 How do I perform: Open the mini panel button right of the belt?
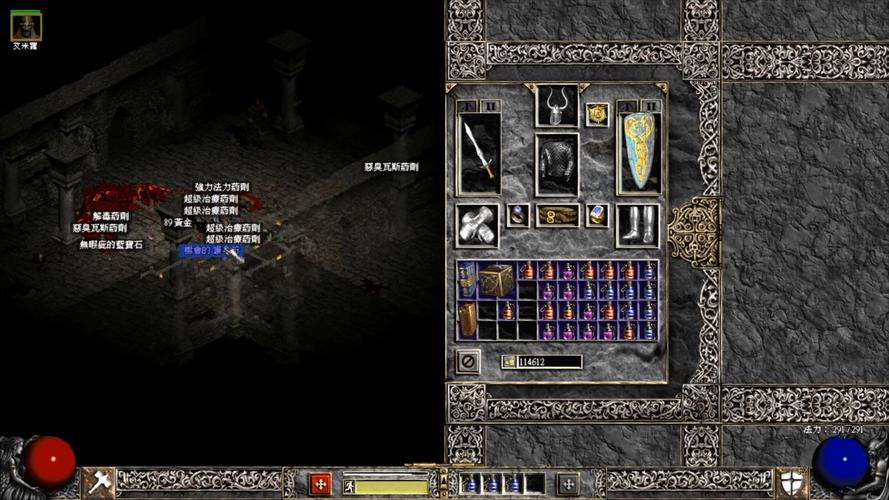(x=568, y=484)
